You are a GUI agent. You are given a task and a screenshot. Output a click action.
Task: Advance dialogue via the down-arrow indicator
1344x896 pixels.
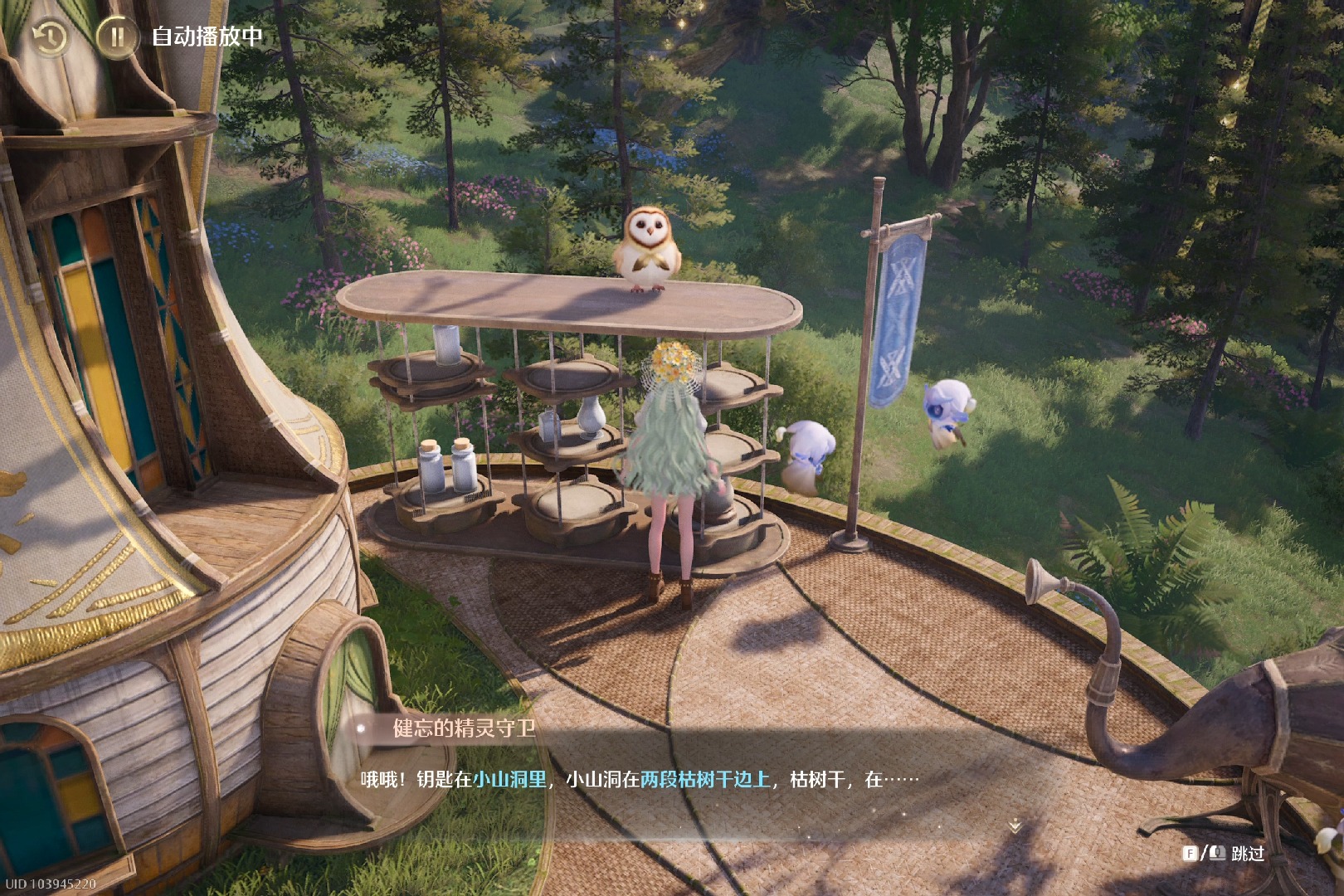pyautogui.click(x=1014, y=826)
